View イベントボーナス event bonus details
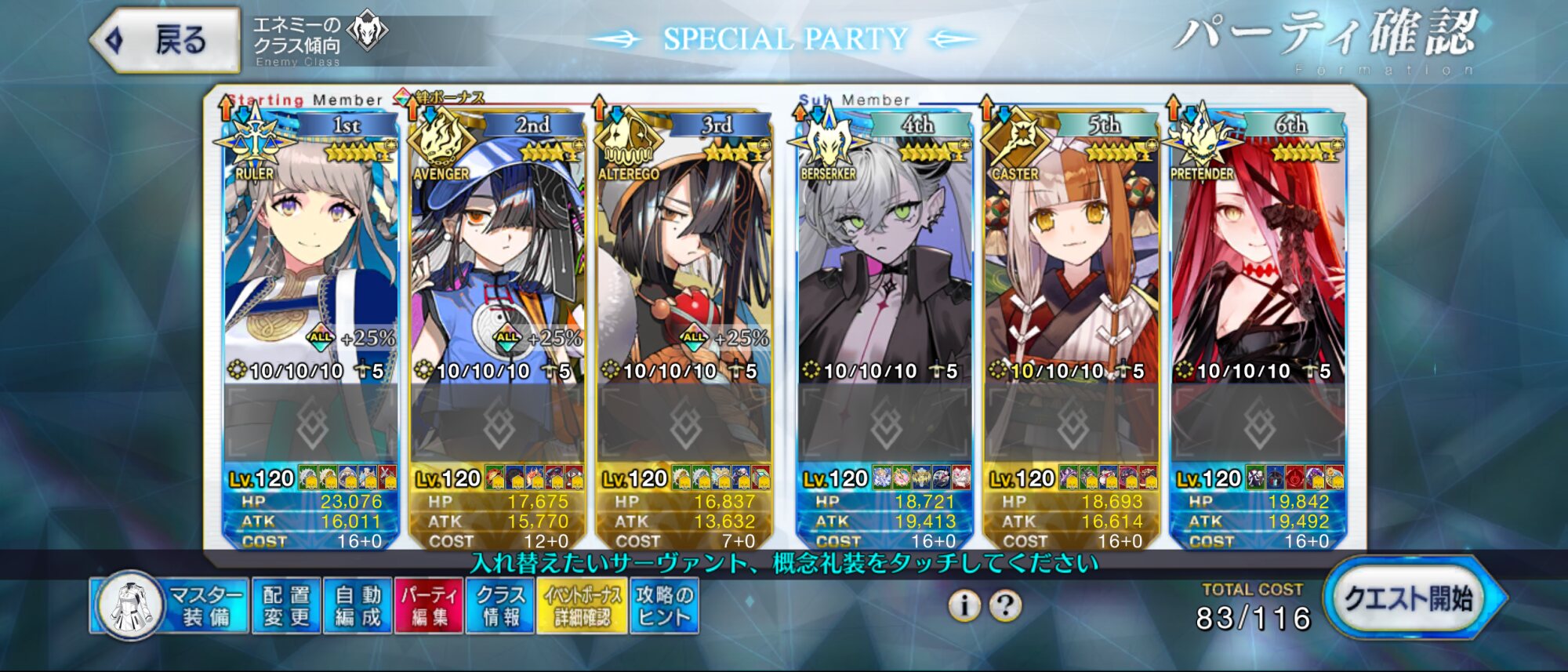This screenshot has height=672, width=1568. click(x=582, y=606)
